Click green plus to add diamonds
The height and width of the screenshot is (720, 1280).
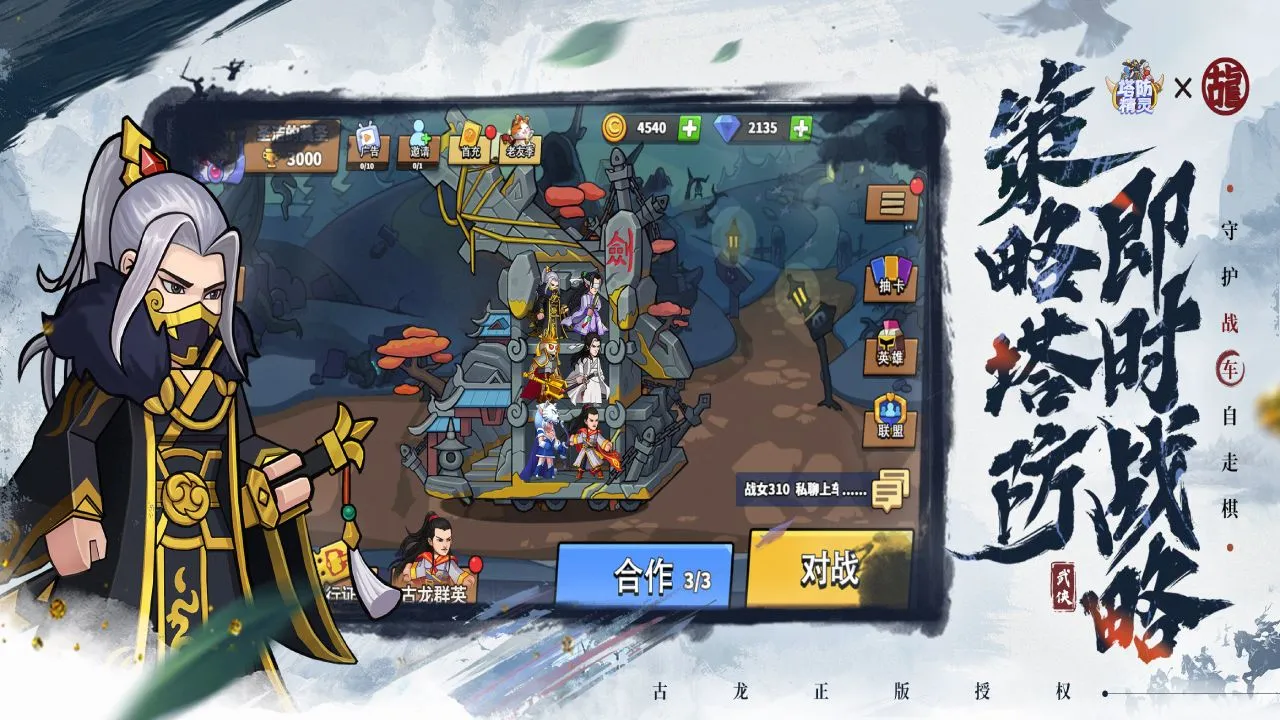point(797,128)
